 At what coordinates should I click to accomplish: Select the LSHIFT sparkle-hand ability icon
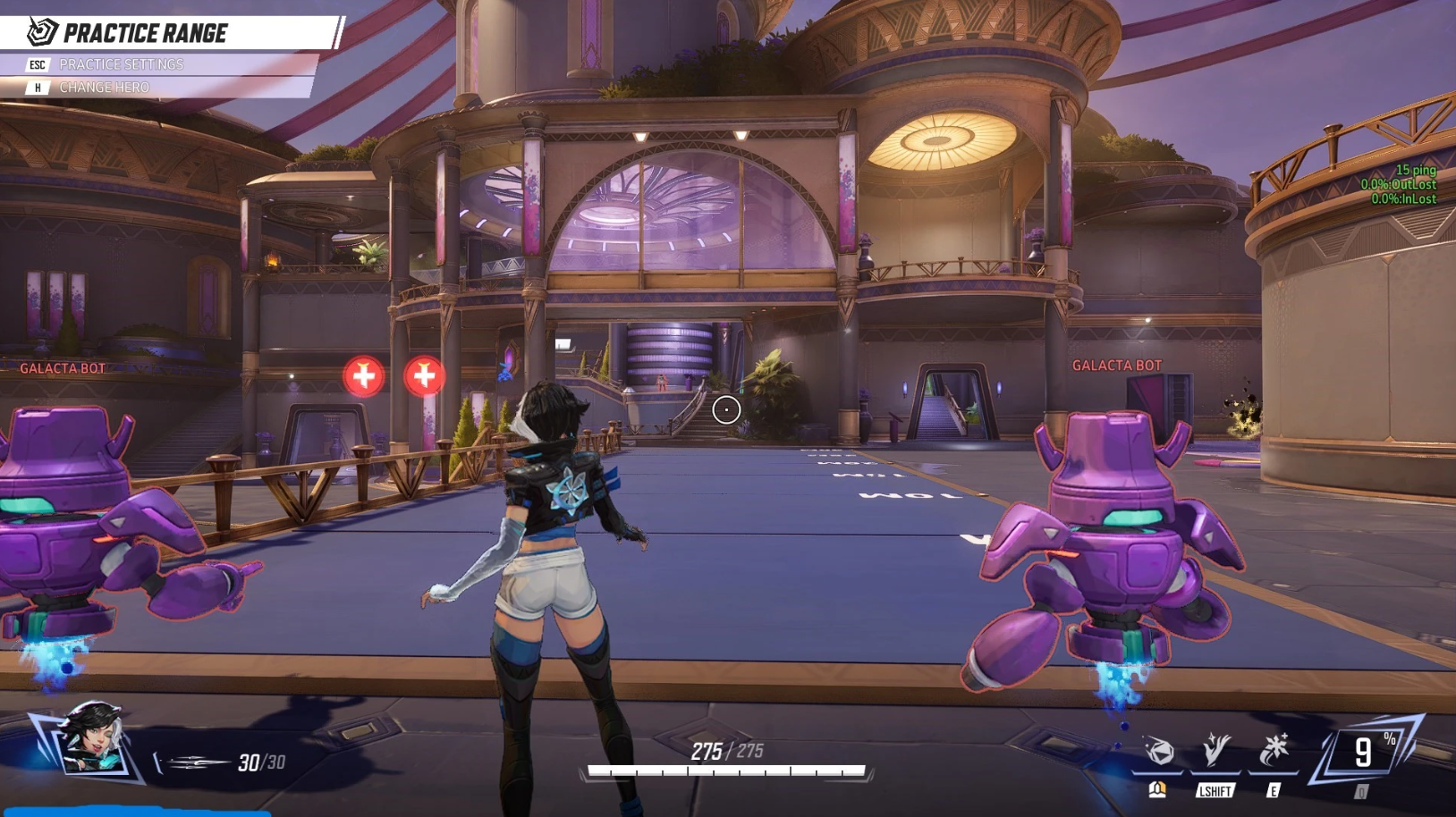click(1216, 749)
